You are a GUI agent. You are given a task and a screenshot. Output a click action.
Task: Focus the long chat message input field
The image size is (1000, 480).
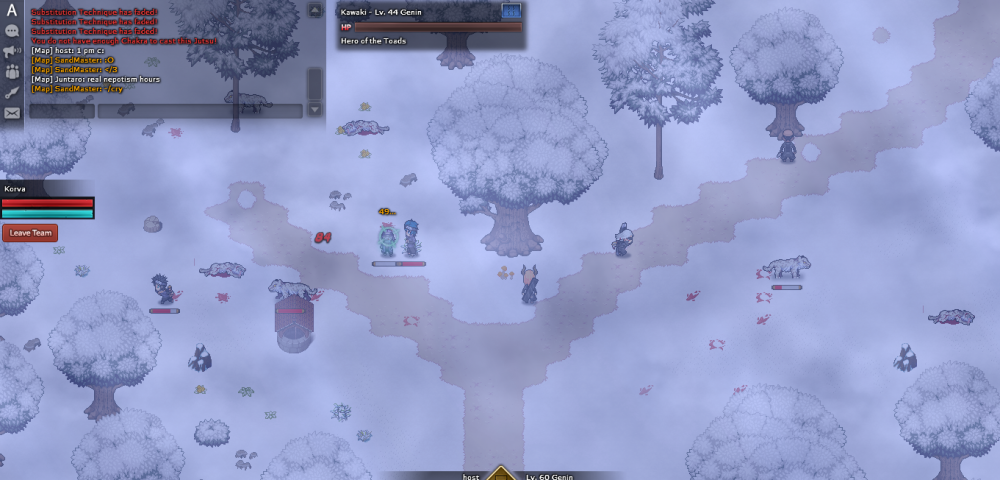click(199, 111)
